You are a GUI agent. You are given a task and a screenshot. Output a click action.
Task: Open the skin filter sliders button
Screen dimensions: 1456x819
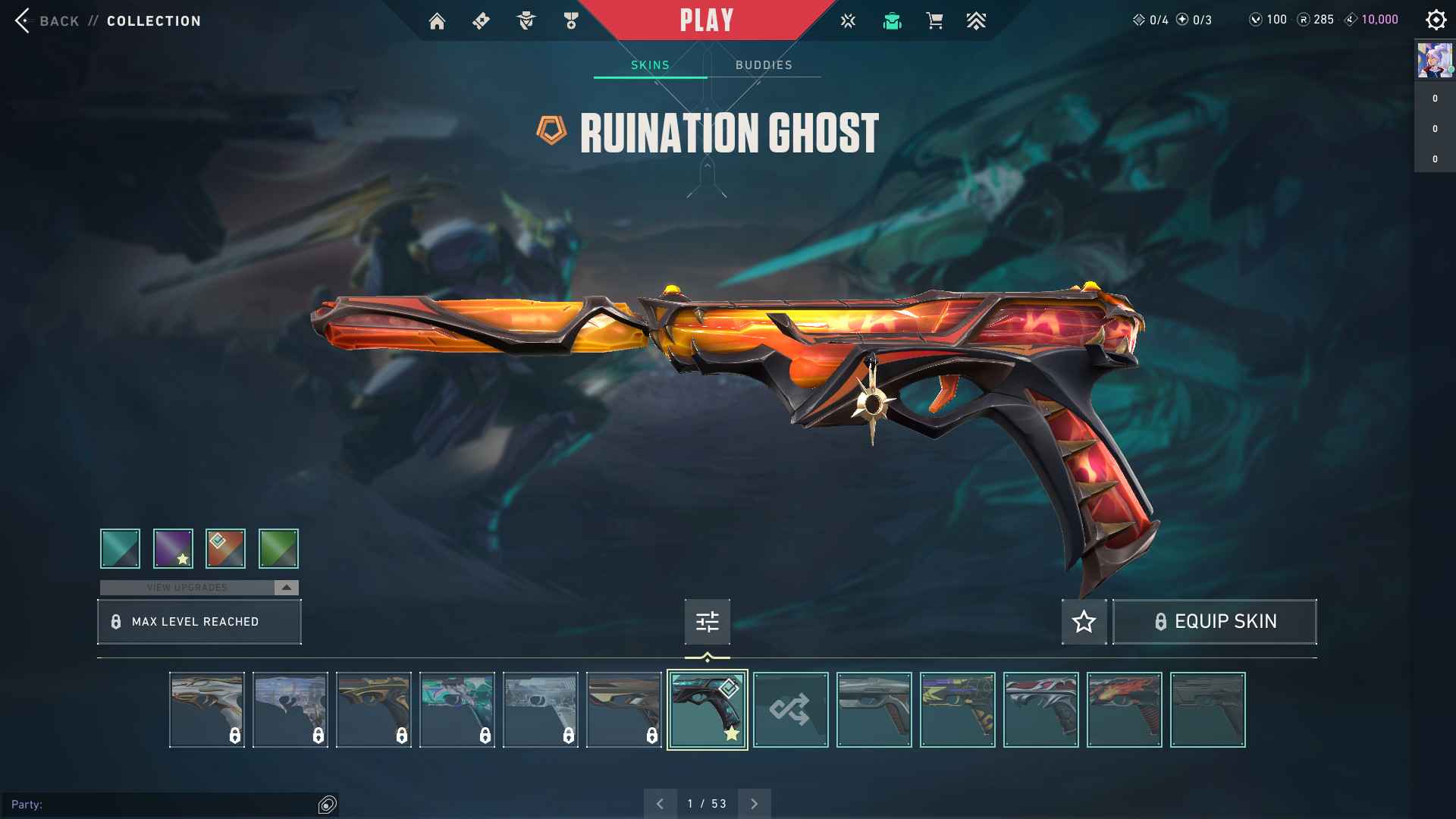(x=707, y=622)
